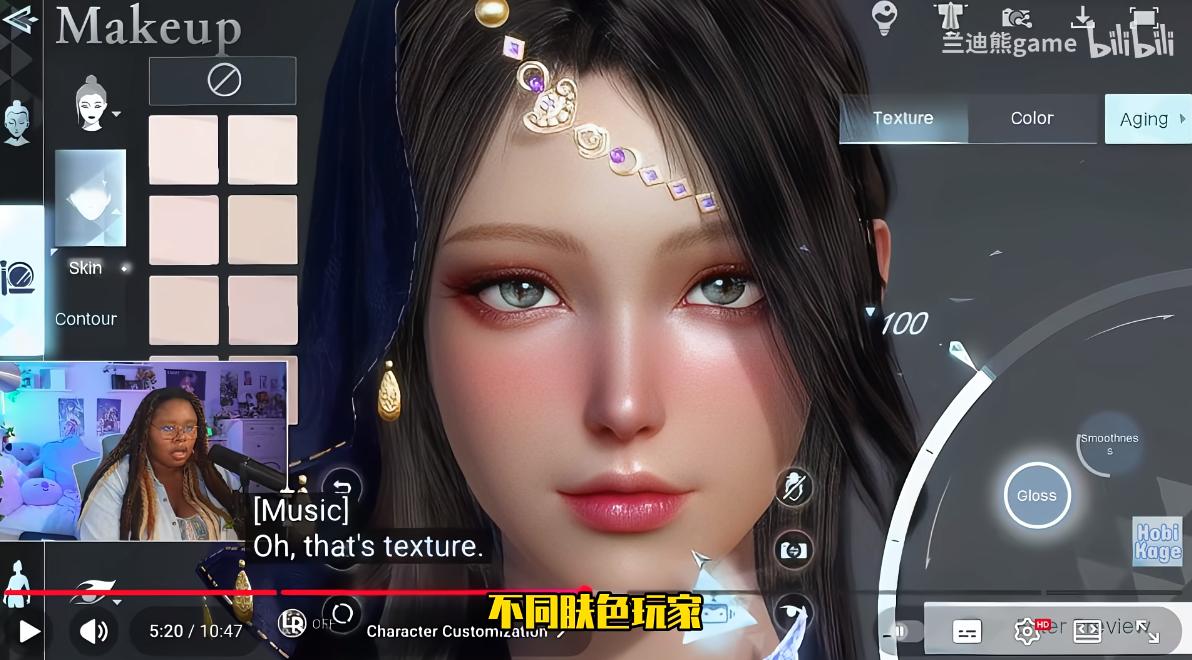Choose the Gloss dial option

click(1037, 496)
